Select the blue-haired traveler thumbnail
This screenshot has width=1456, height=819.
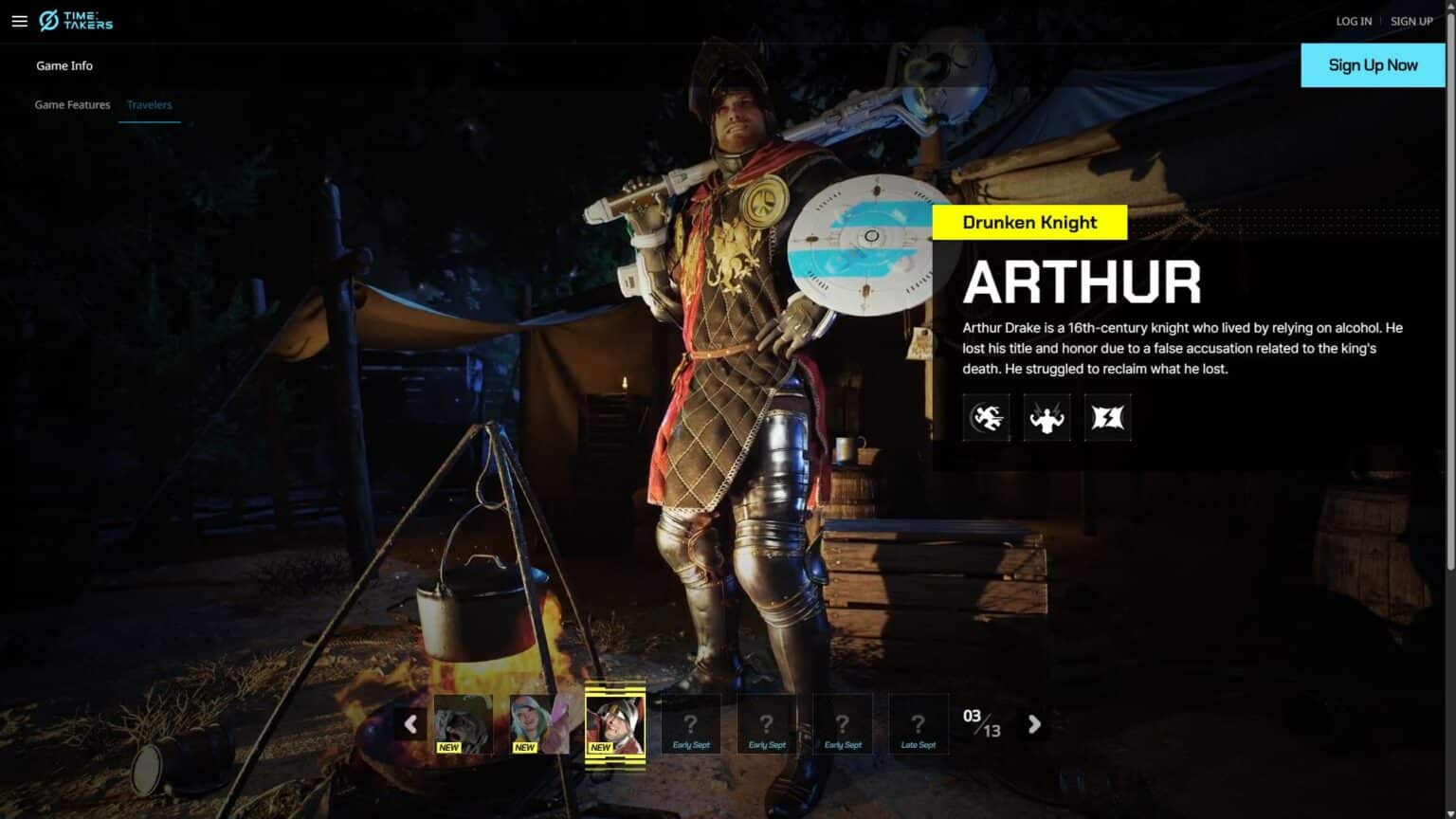pos(539,724)
